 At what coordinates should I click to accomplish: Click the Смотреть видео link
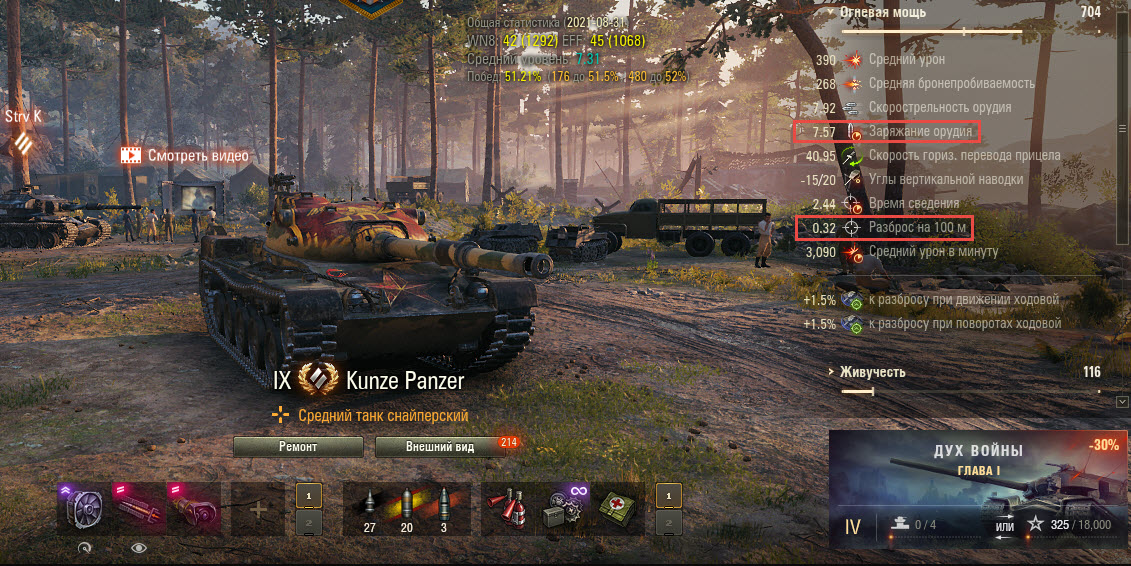coord(185,156)
